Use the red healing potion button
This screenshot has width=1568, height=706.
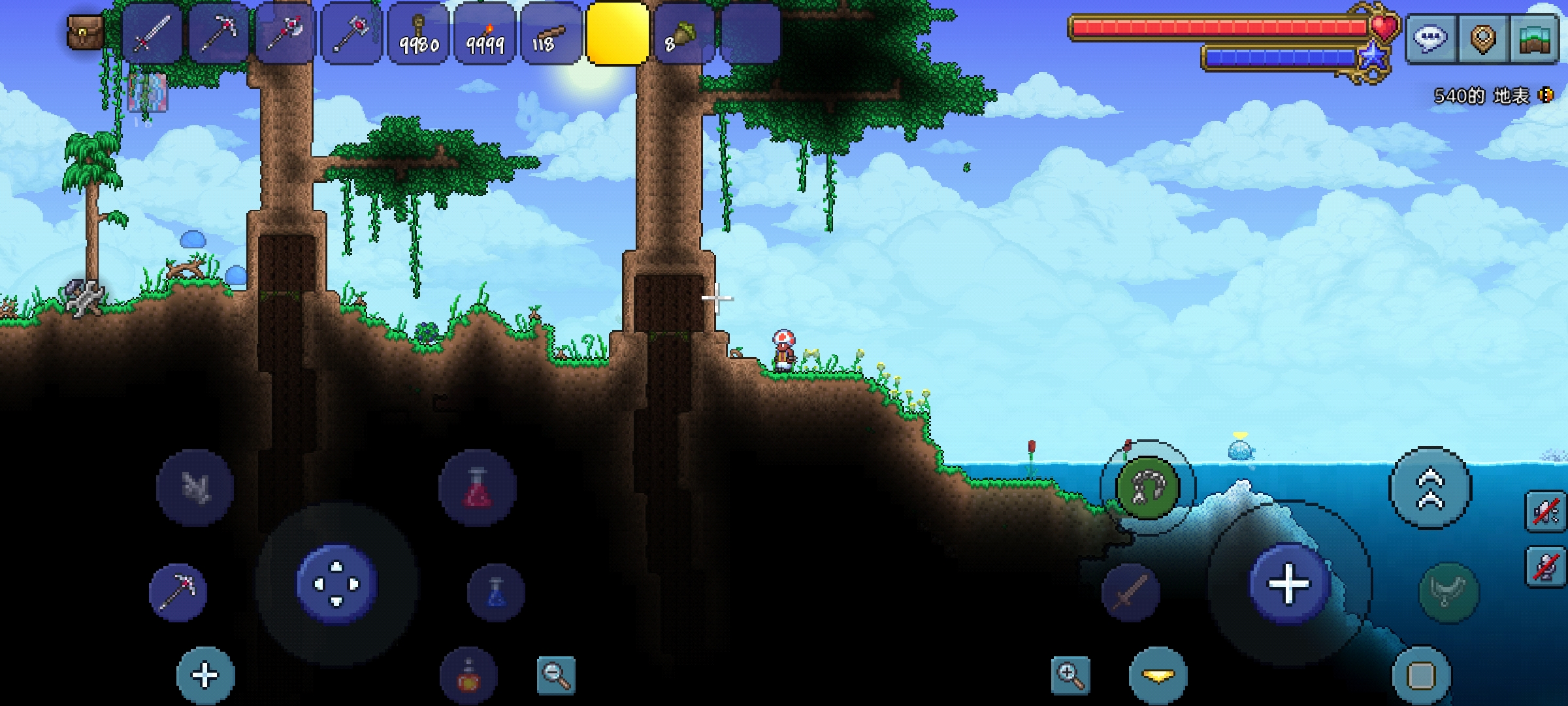pyautogui.click(x=478, y=488)
